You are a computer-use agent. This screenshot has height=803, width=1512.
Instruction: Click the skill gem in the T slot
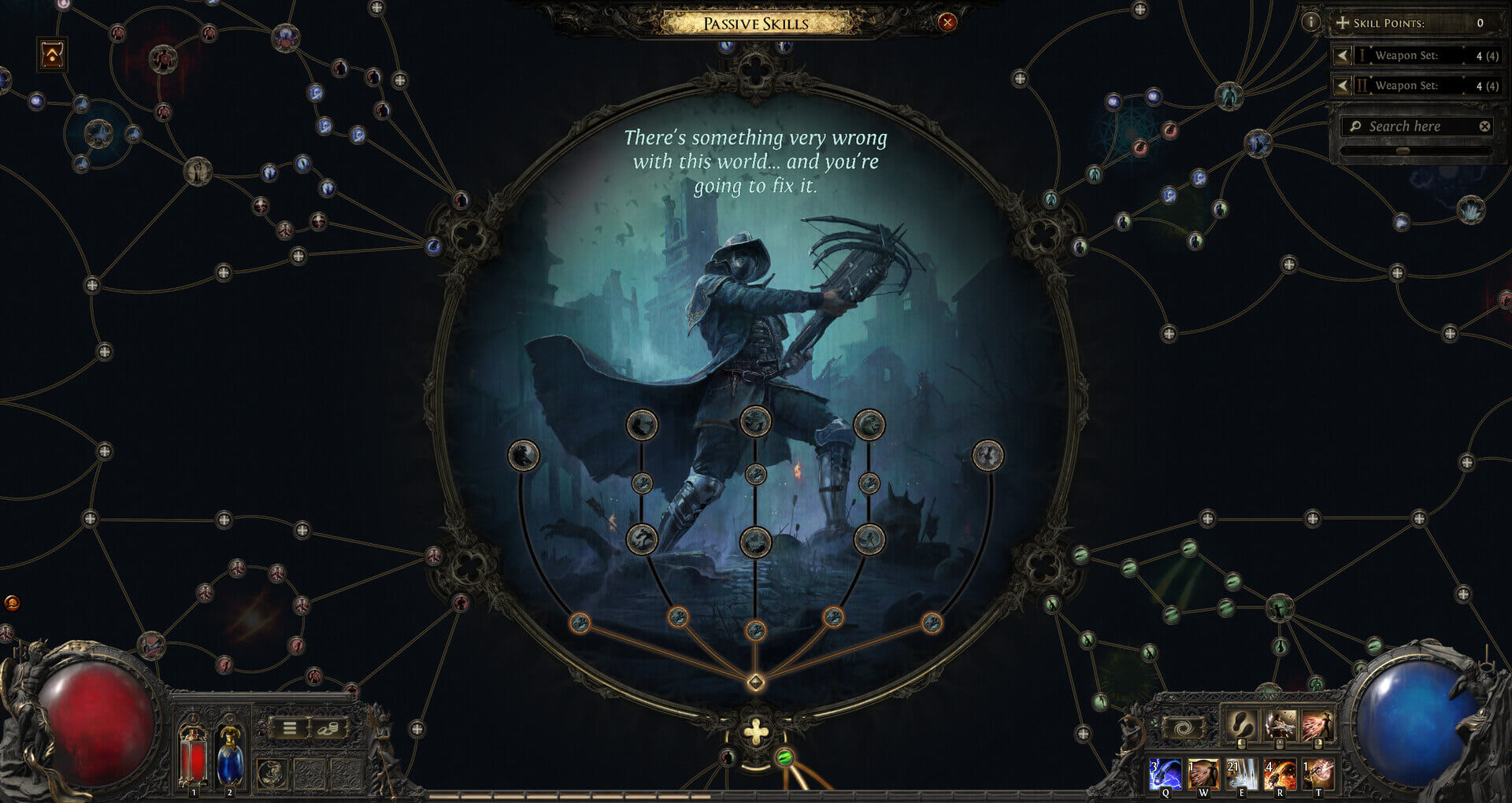[1318, 774]
